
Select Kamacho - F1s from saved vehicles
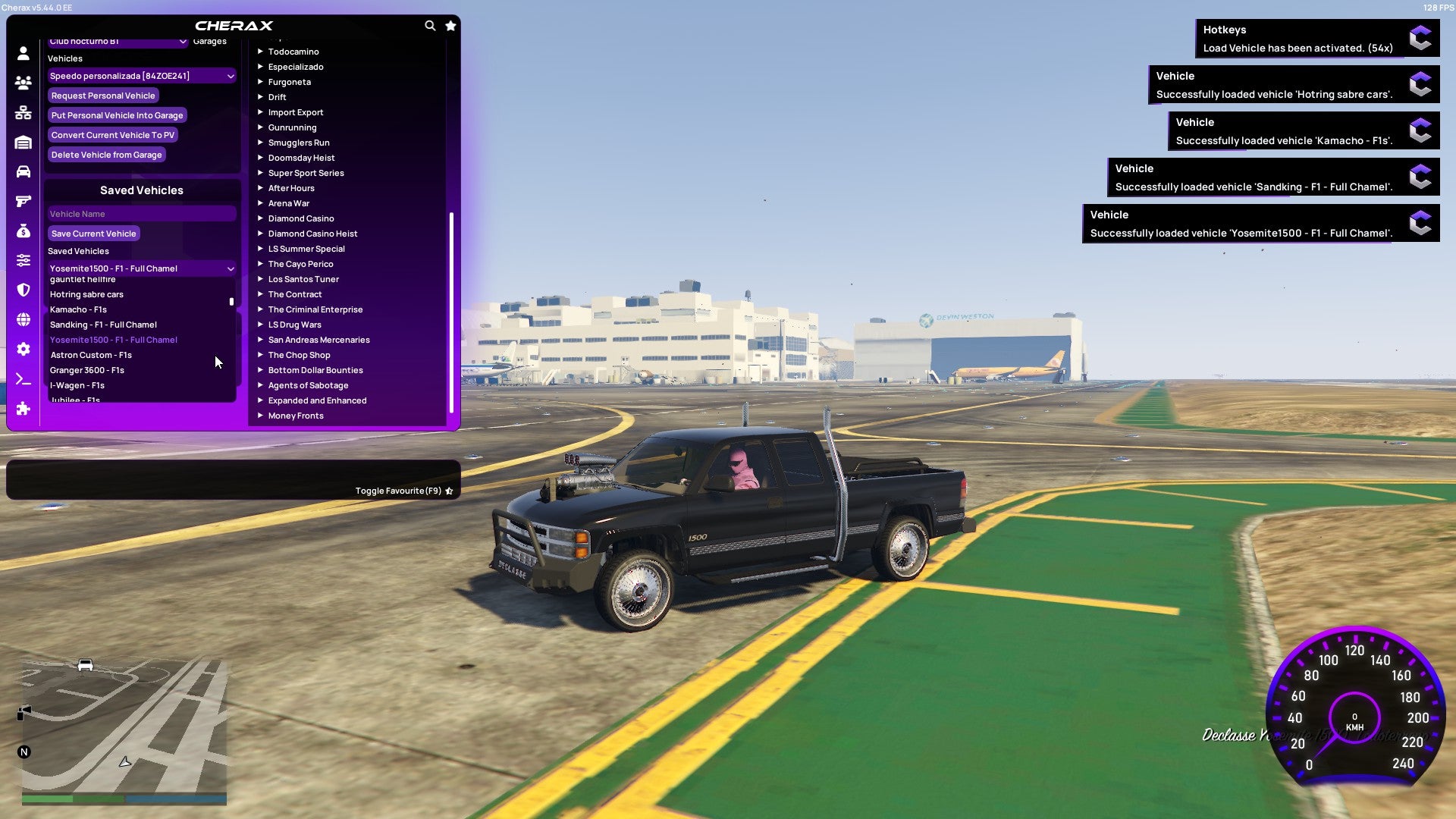[78, 309]
